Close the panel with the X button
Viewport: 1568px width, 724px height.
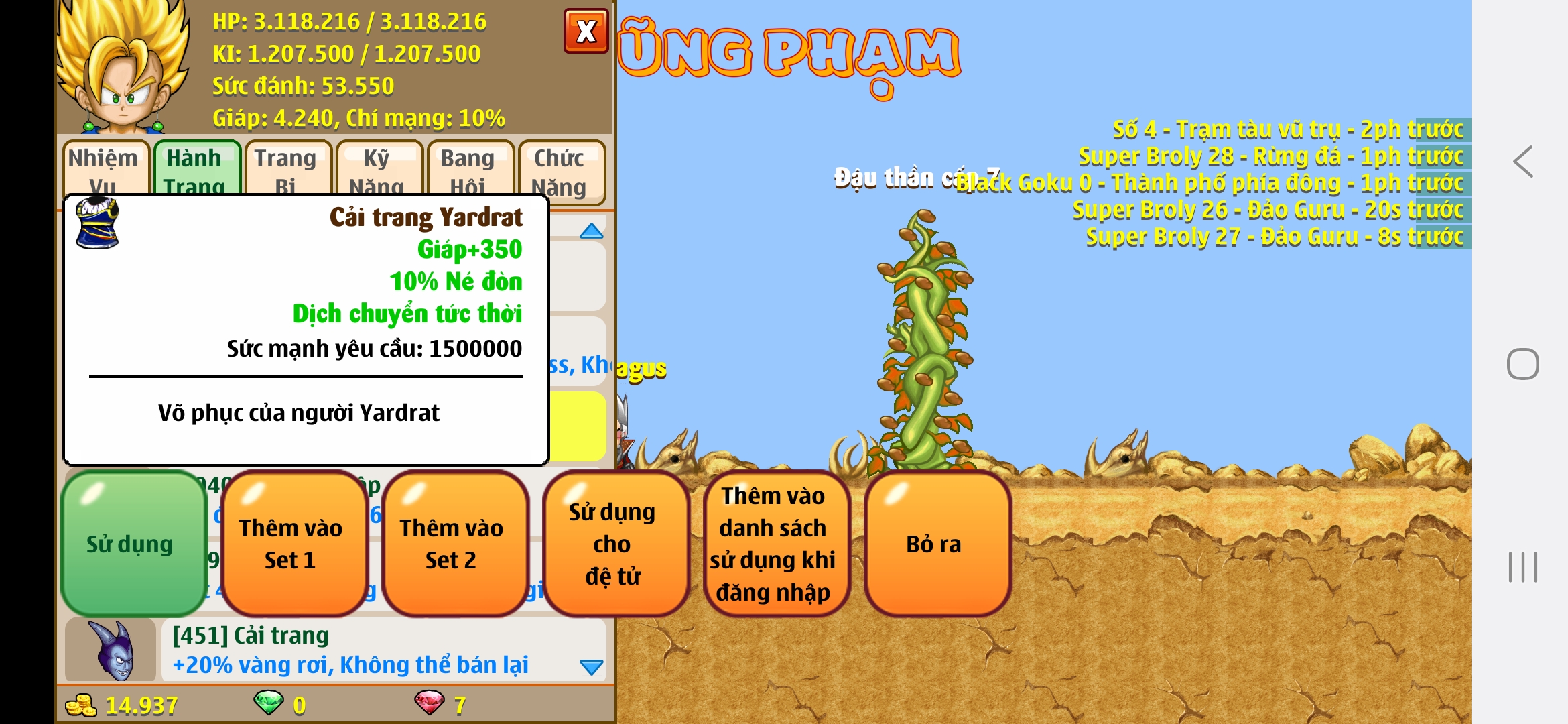pos(586,32)
